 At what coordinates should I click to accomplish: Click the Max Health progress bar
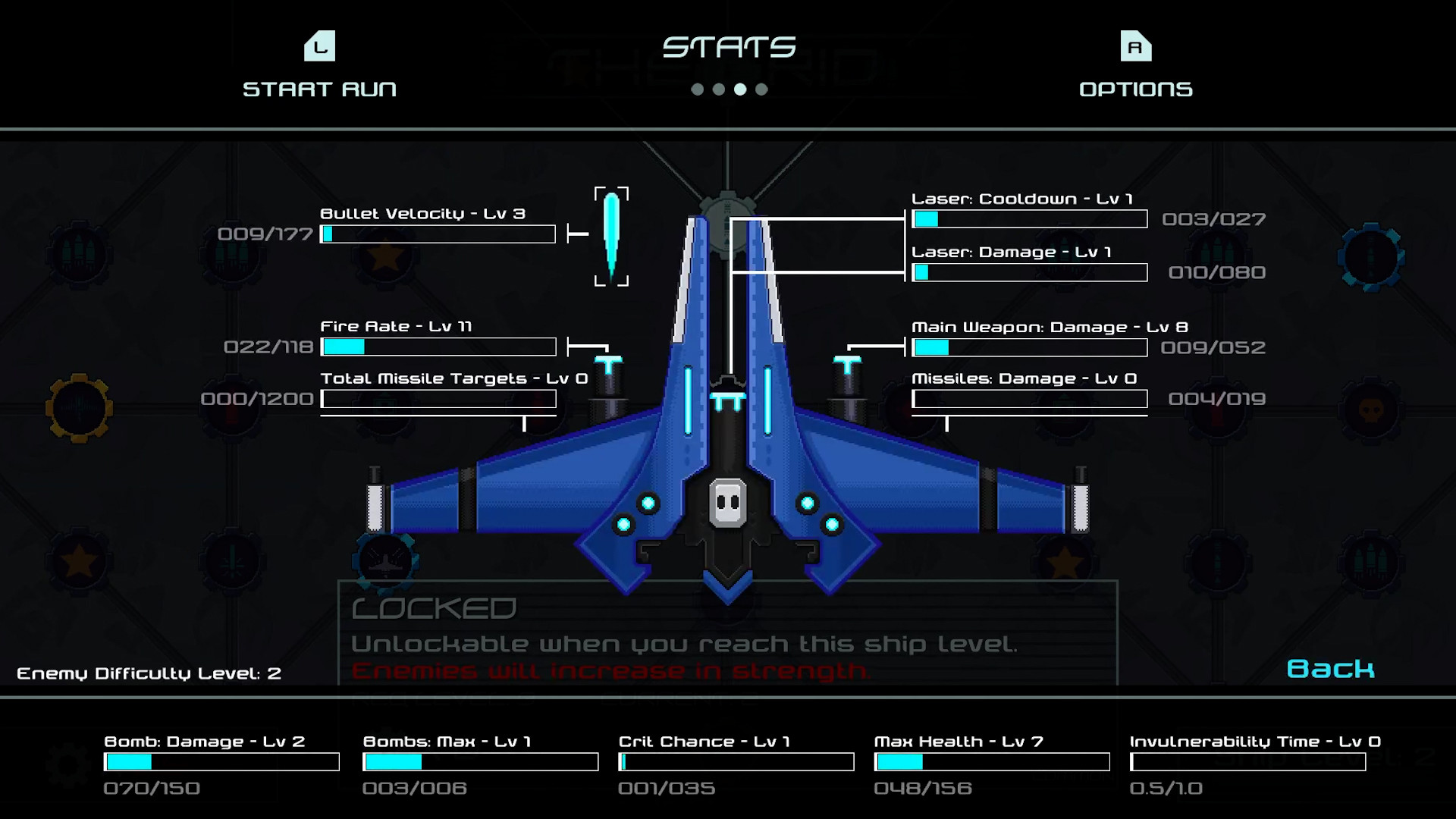(992, 761)
